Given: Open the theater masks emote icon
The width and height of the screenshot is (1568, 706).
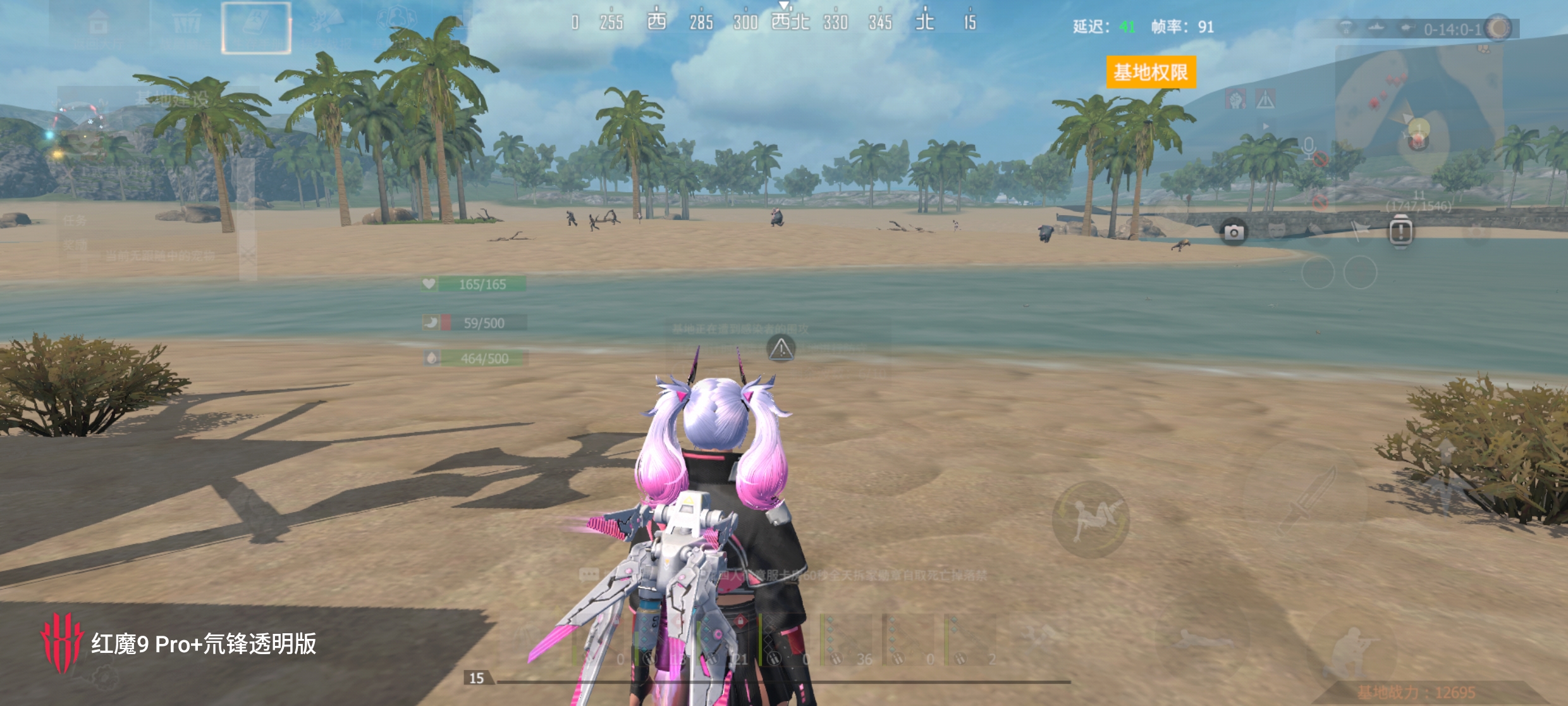Looking at the screenshot, I should click(1278, 230).
